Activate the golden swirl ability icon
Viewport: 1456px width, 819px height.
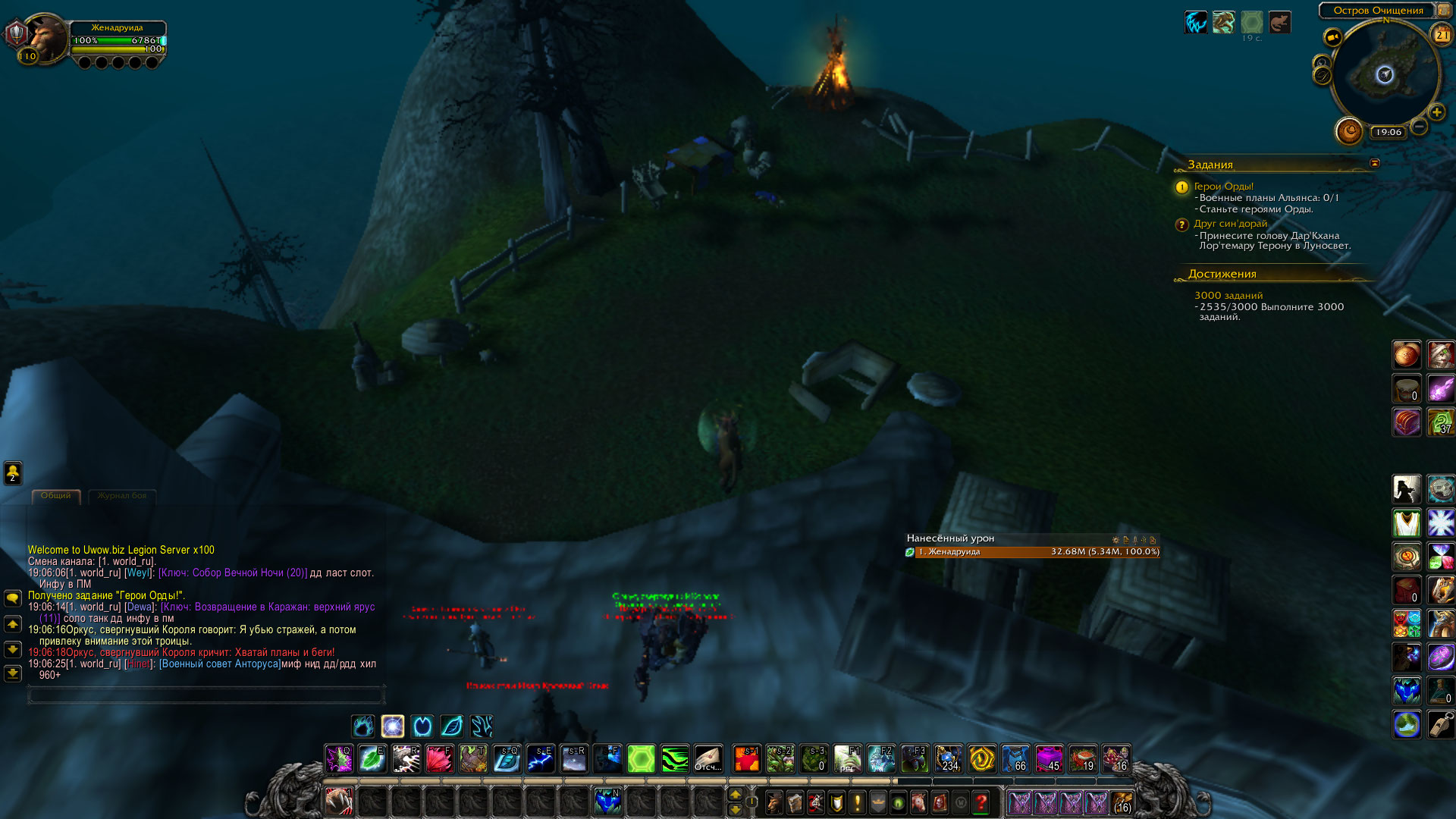[x=981, y=758]
